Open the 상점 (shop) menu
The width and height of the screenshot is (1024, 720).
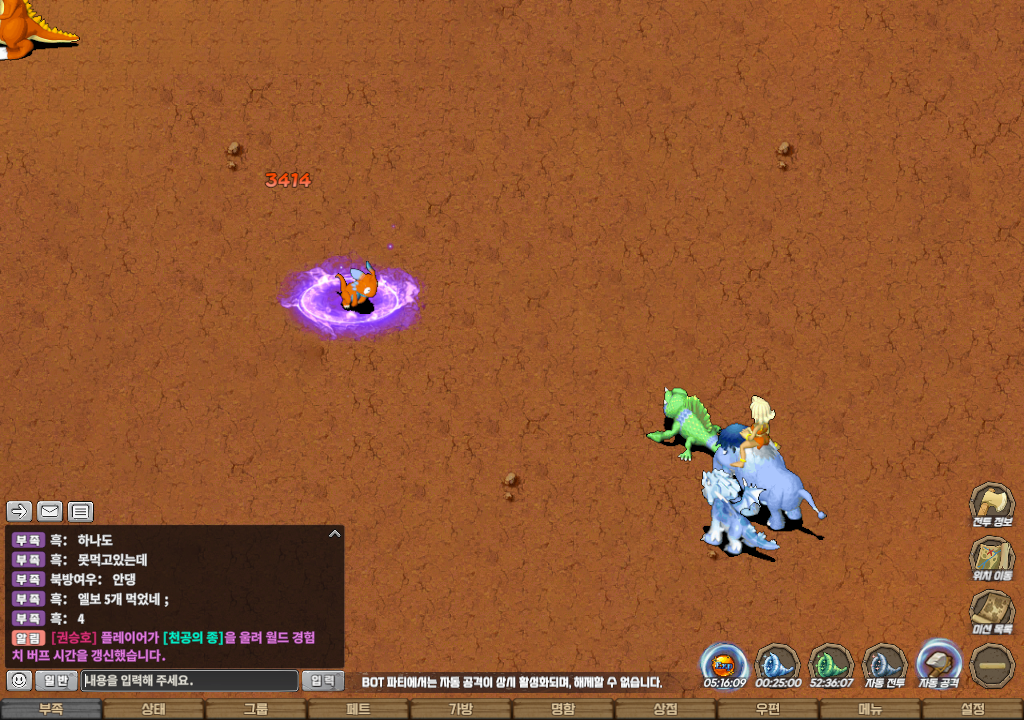point(665,709)
